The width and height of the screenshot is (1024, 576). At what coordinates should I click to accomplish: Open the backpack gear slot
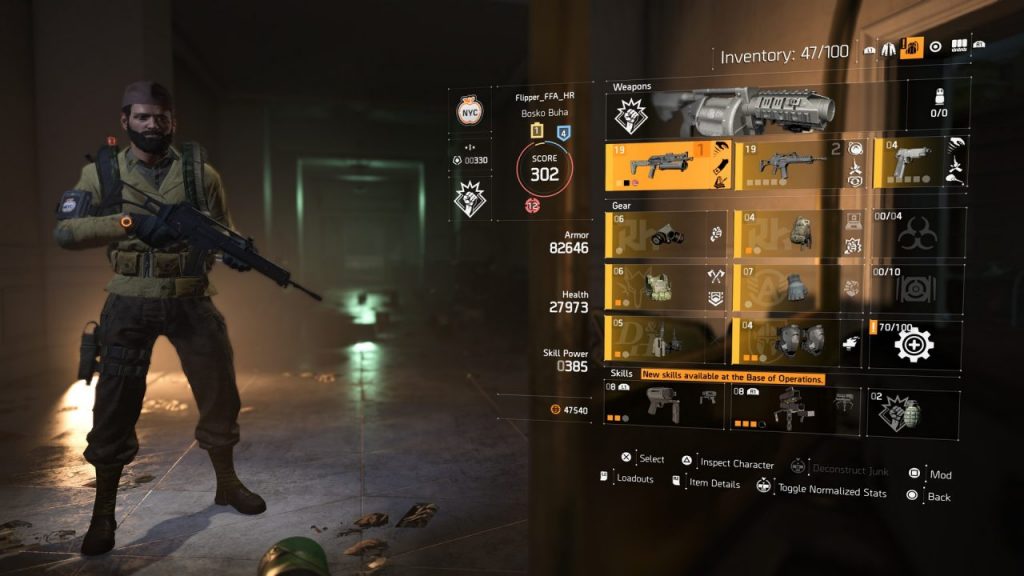point(798,234)
